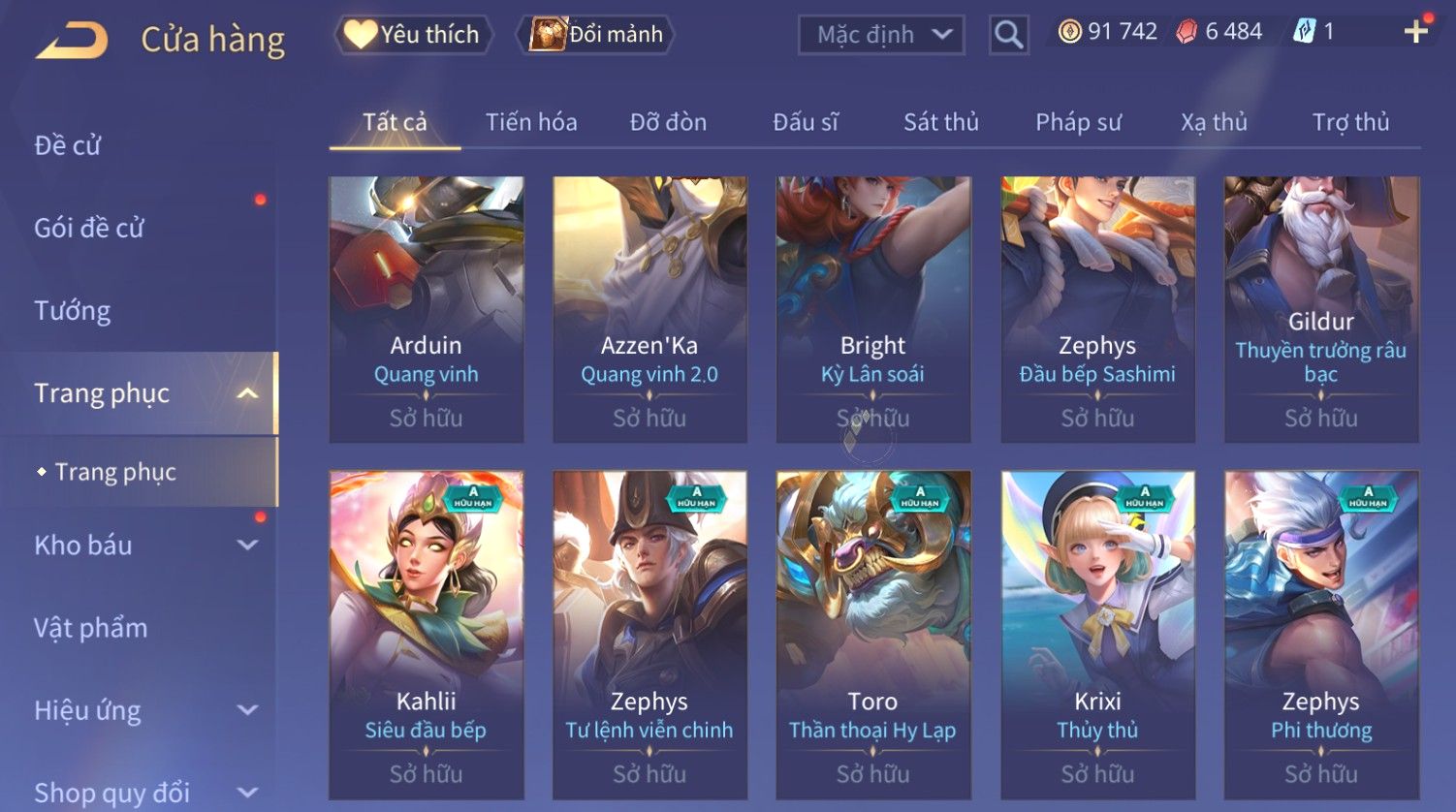1456x812 pixels.
Task: Open the Đổi mảnh exchange
Action: 596,35
